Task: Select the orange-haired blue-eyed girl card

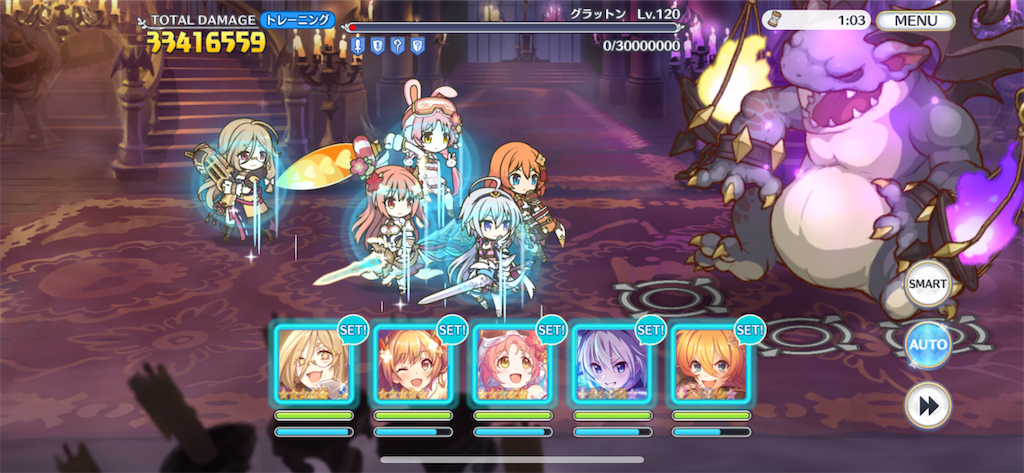Action: [710, 366]
